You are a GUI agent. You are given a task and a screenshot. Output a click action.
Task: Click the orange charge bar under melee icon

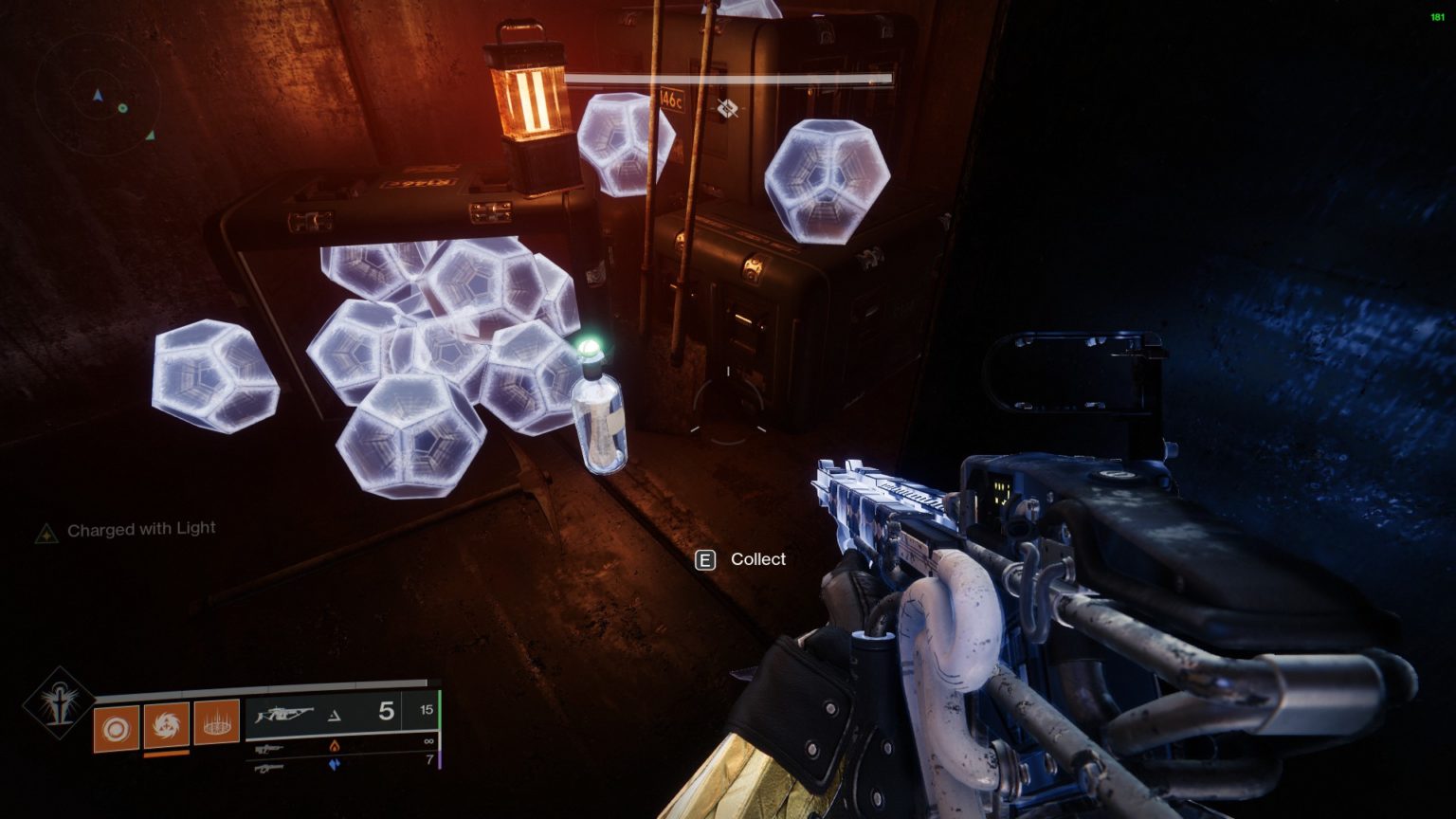pos(167,752)
